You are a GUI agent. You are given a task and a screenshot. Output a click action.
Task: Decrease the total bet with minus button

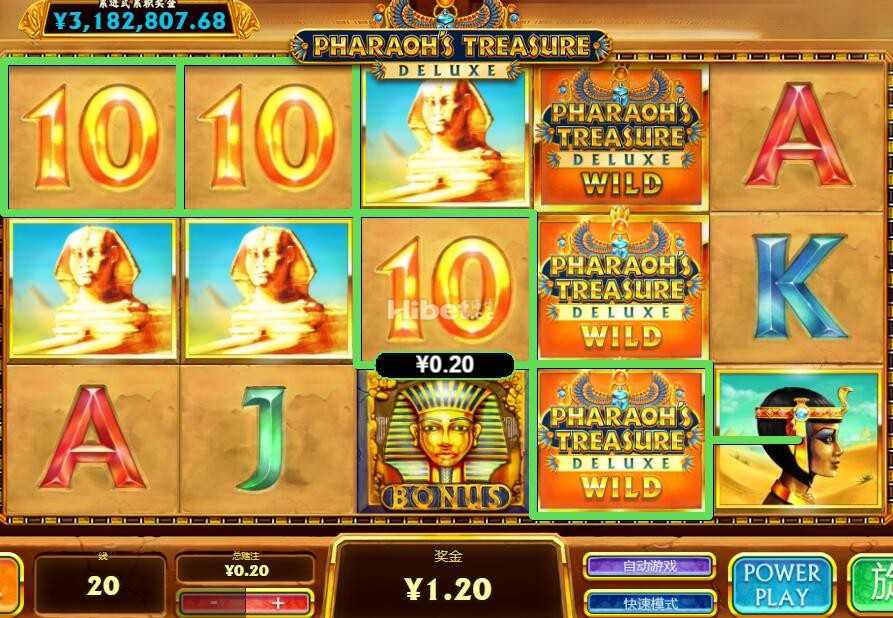click(x=213, y=603)
